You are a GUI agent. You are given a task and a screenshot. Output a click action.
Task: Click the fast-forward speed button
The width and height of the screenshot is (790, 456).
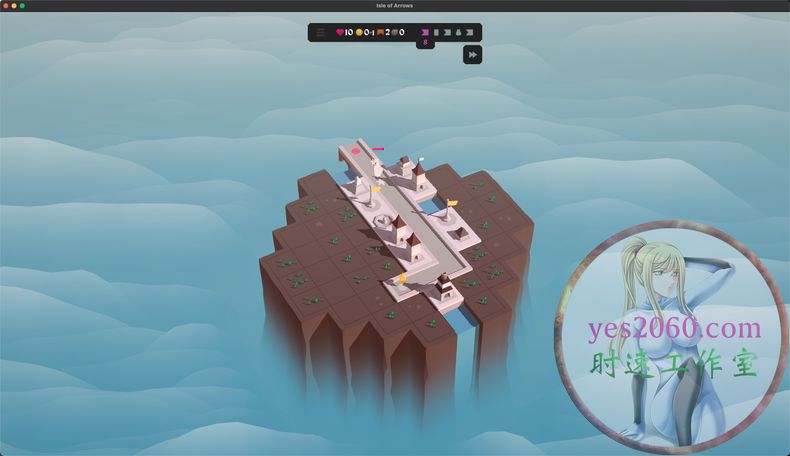472,55
